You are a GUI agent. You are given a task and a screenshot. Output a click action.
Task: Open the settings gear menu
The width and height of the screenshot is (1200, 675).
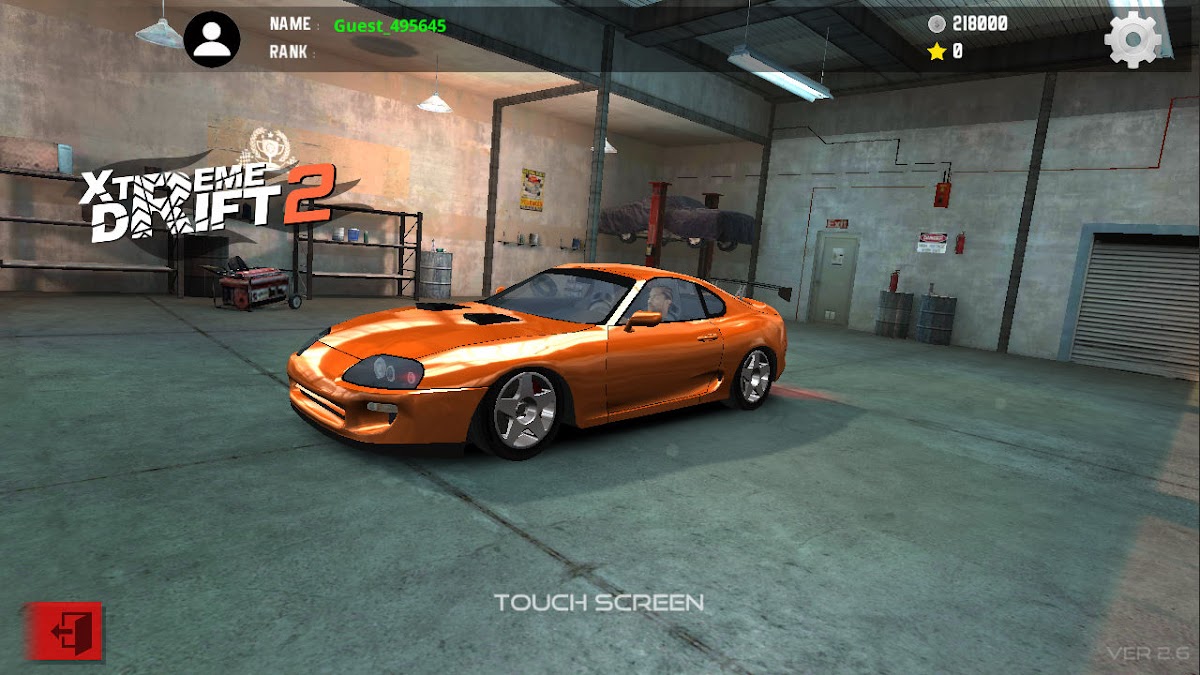(x=1133, y=40)
